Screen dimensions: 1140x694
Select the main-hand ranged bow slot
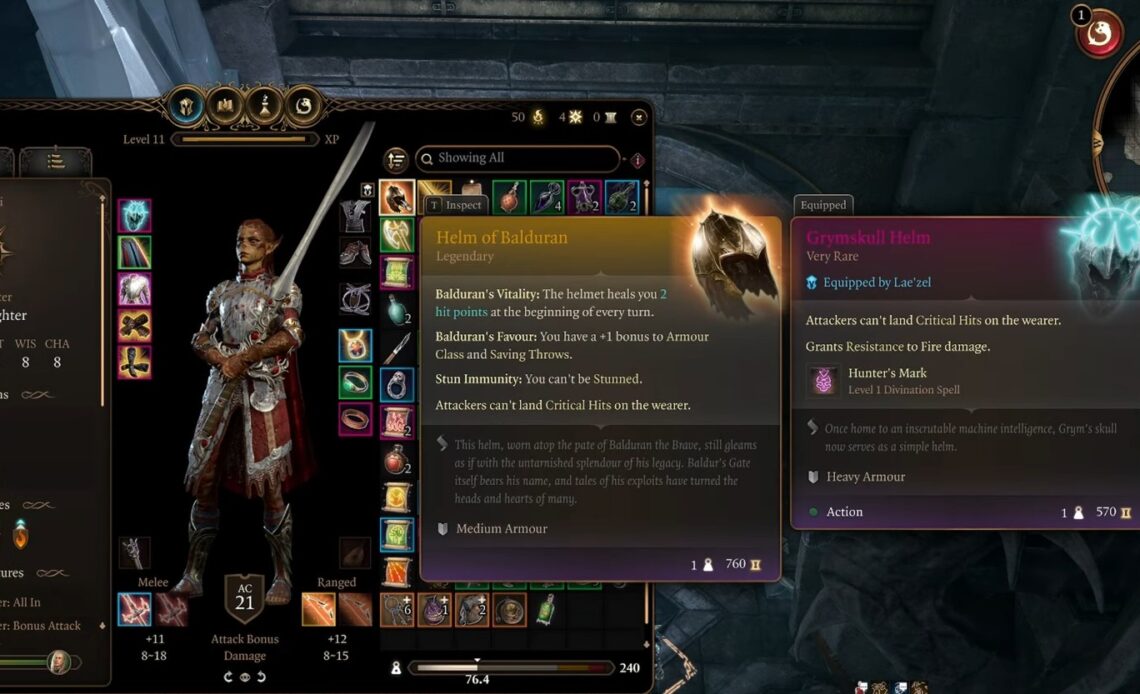pyautogui.click(x=316, y=609)
